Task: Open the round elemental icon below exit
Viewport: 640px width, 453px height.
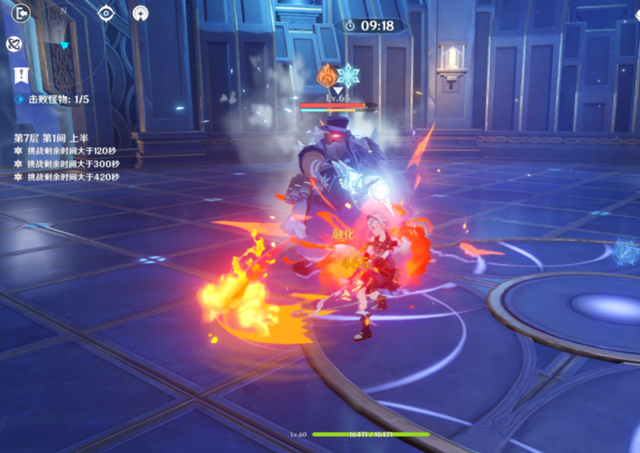Action: pos(16,44)
